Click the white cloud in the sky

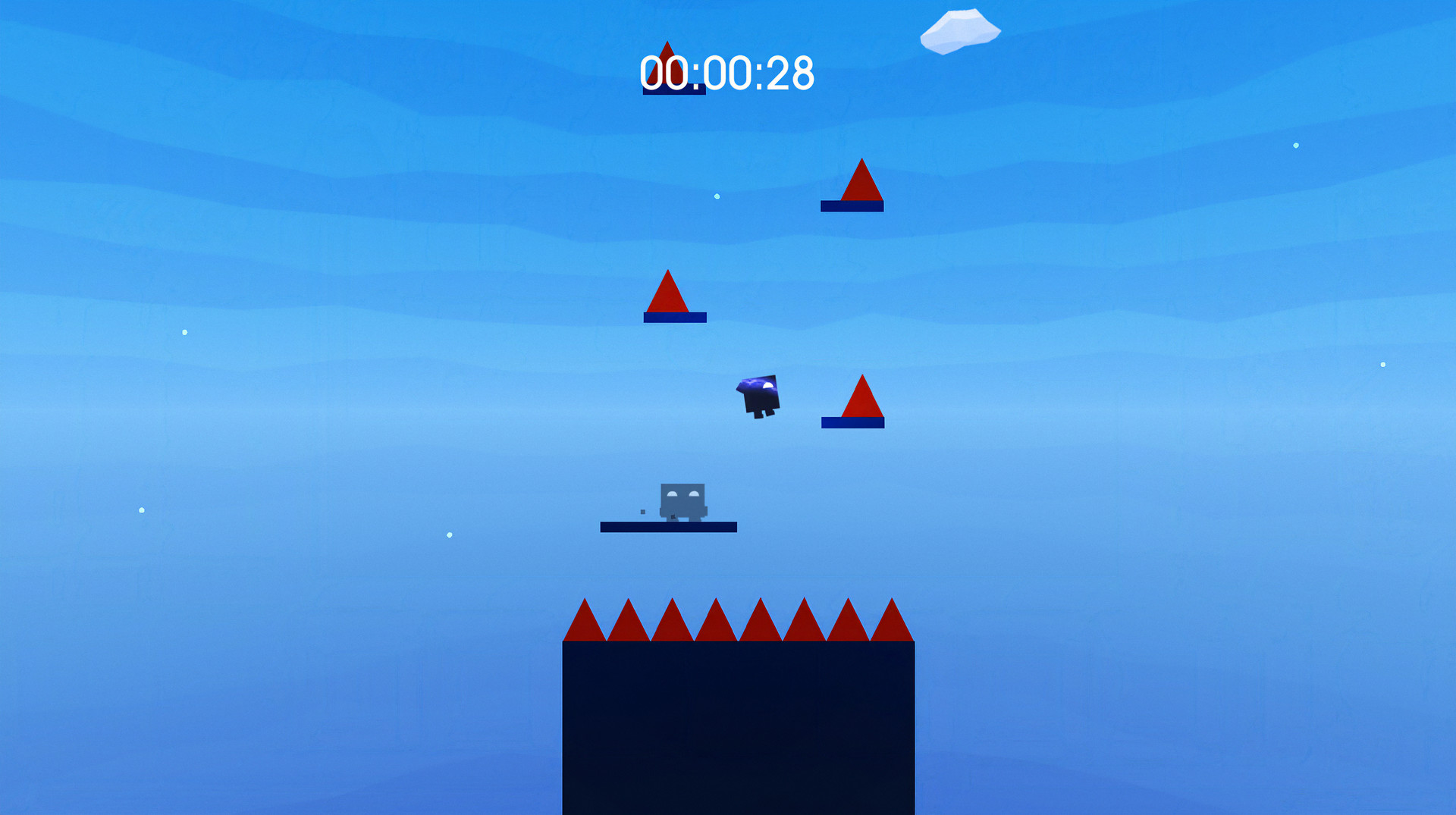click(961, 29)
